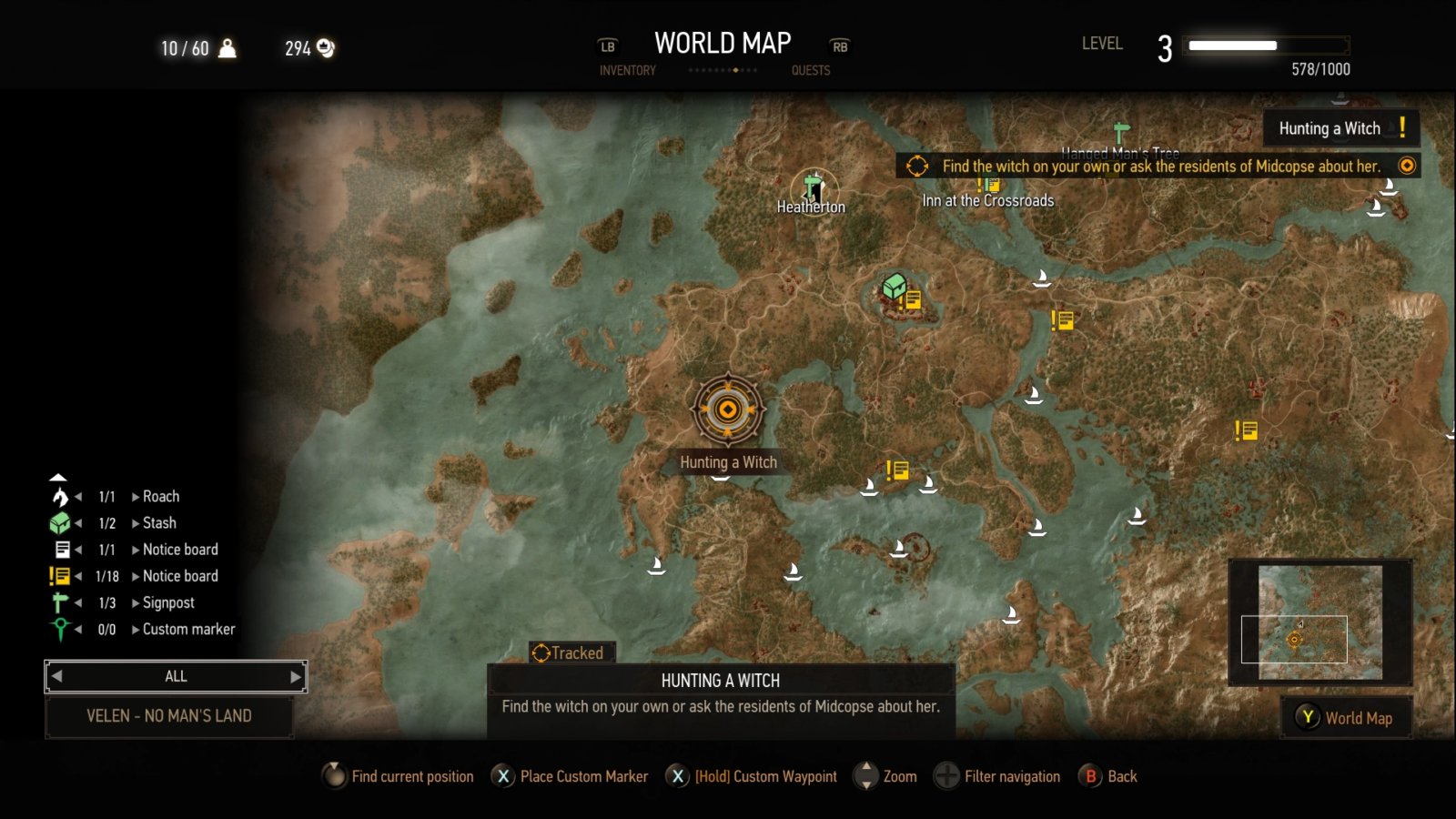Open the ALL marker filter selector
Screen dimensions: 1456x819
tap(176, 676)
